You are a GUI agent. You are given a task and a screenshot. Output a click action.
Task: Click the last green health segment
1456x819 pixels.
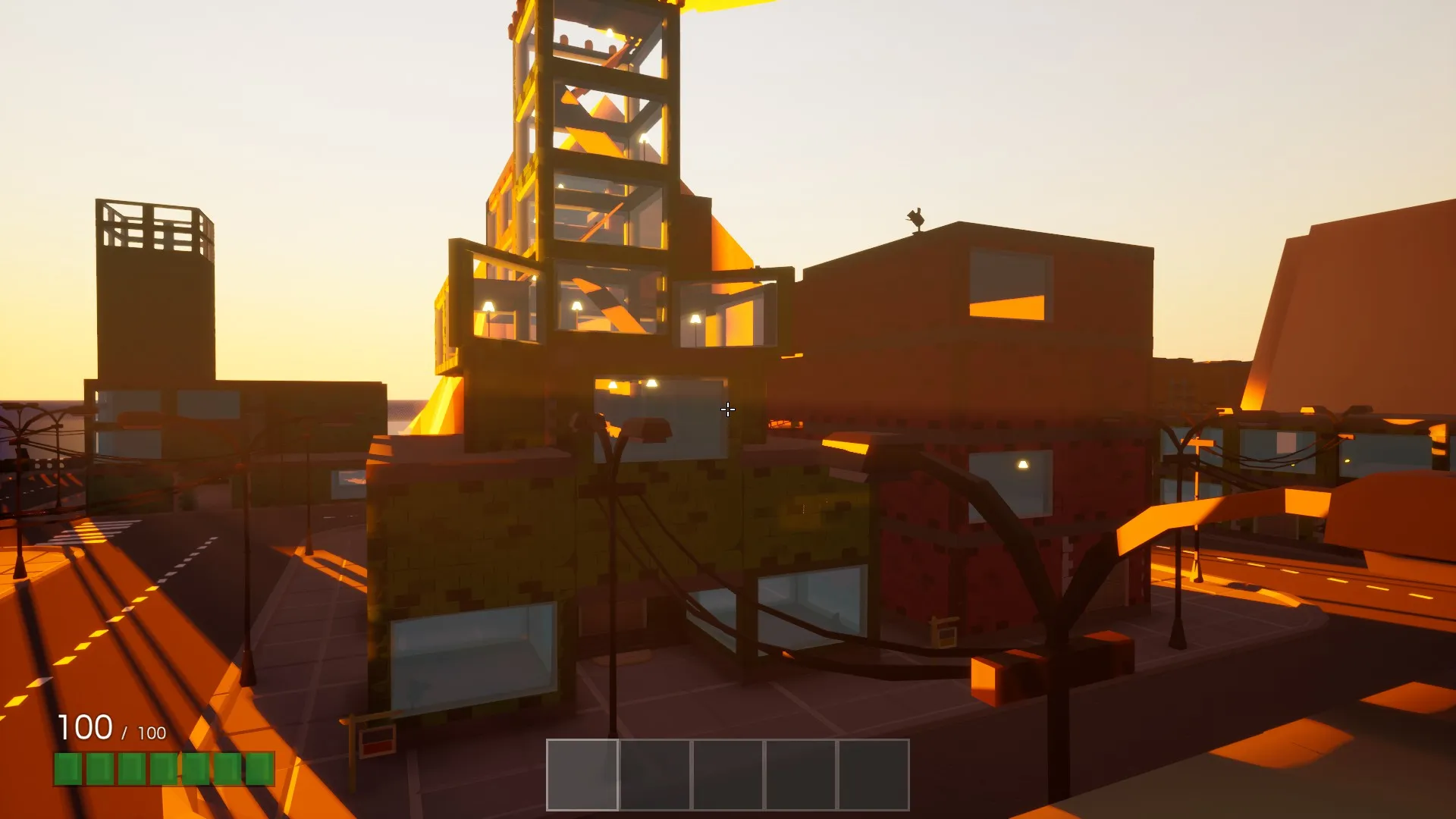point(262,770)
